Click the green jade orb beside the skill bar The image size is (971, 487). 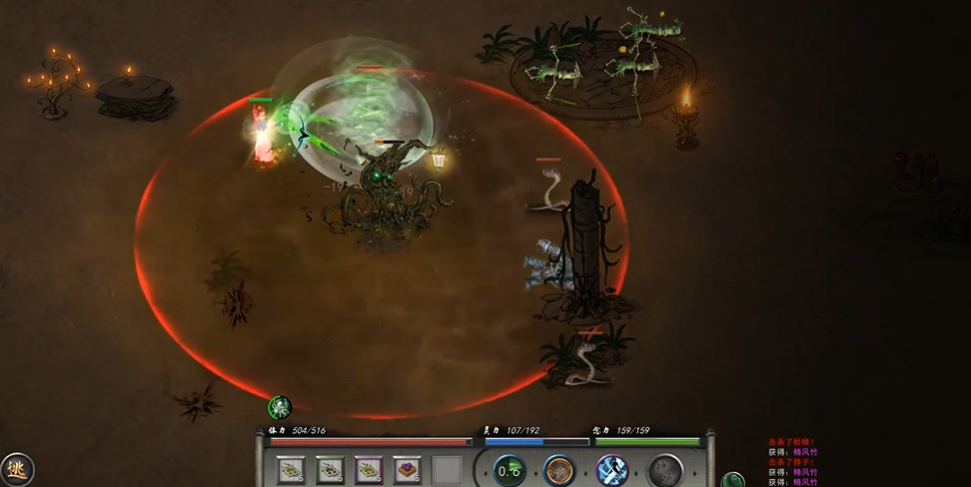pyautogui.click(x=733, y=481)
